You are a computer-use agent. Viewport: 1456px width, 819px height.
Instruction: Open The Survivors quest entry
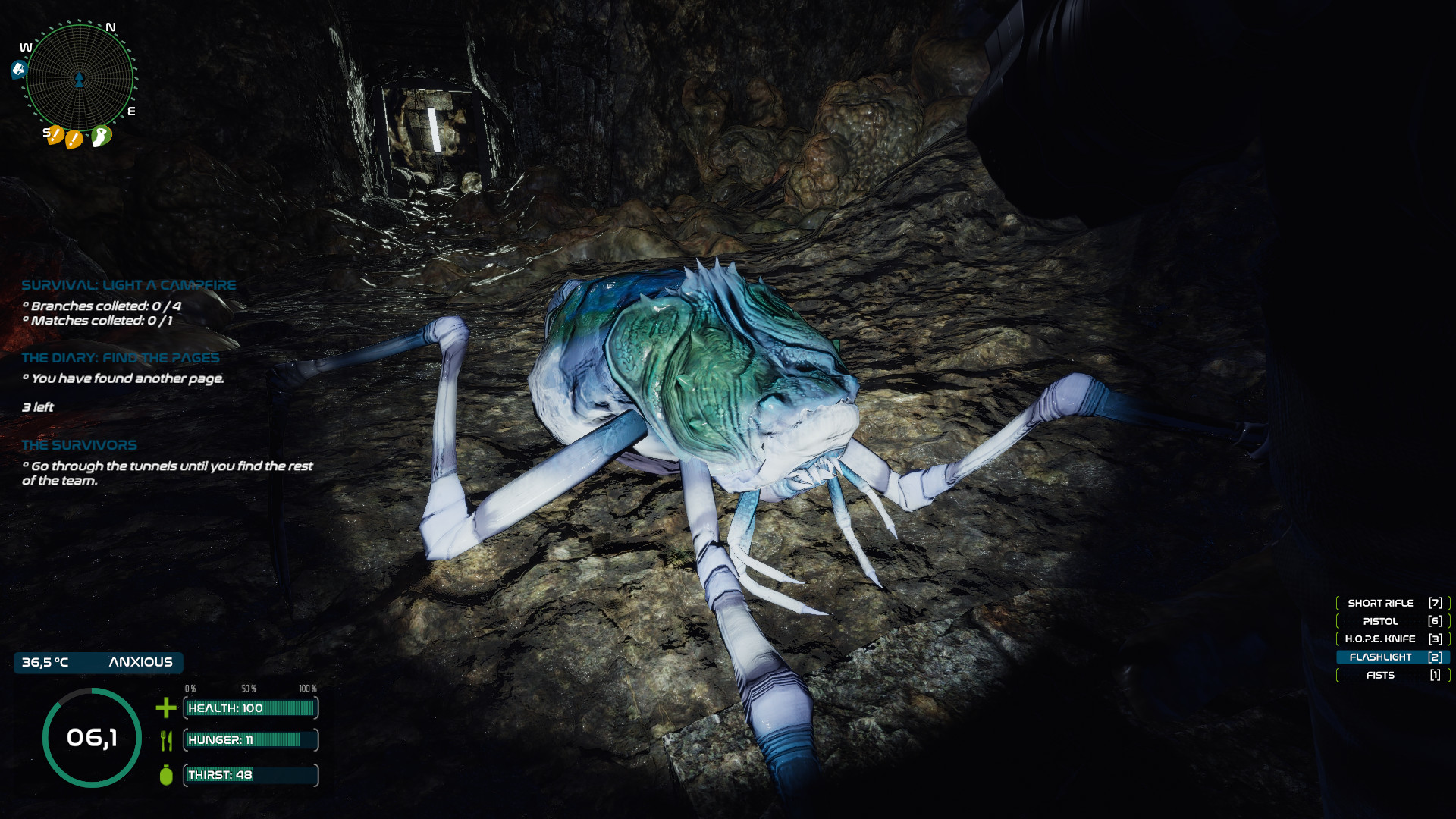80,445
